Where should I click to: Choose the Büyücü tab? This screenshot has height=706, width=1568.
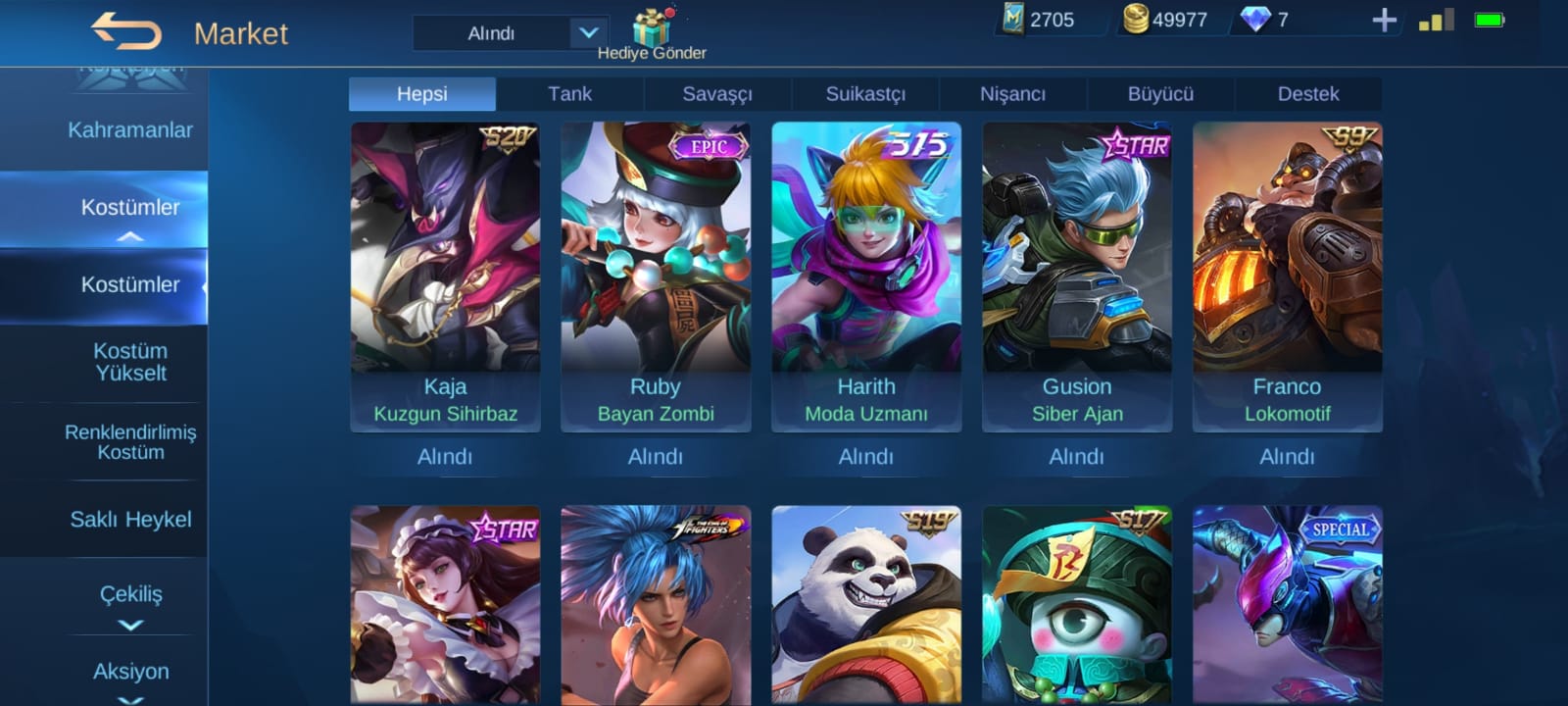pos(1160,94)
